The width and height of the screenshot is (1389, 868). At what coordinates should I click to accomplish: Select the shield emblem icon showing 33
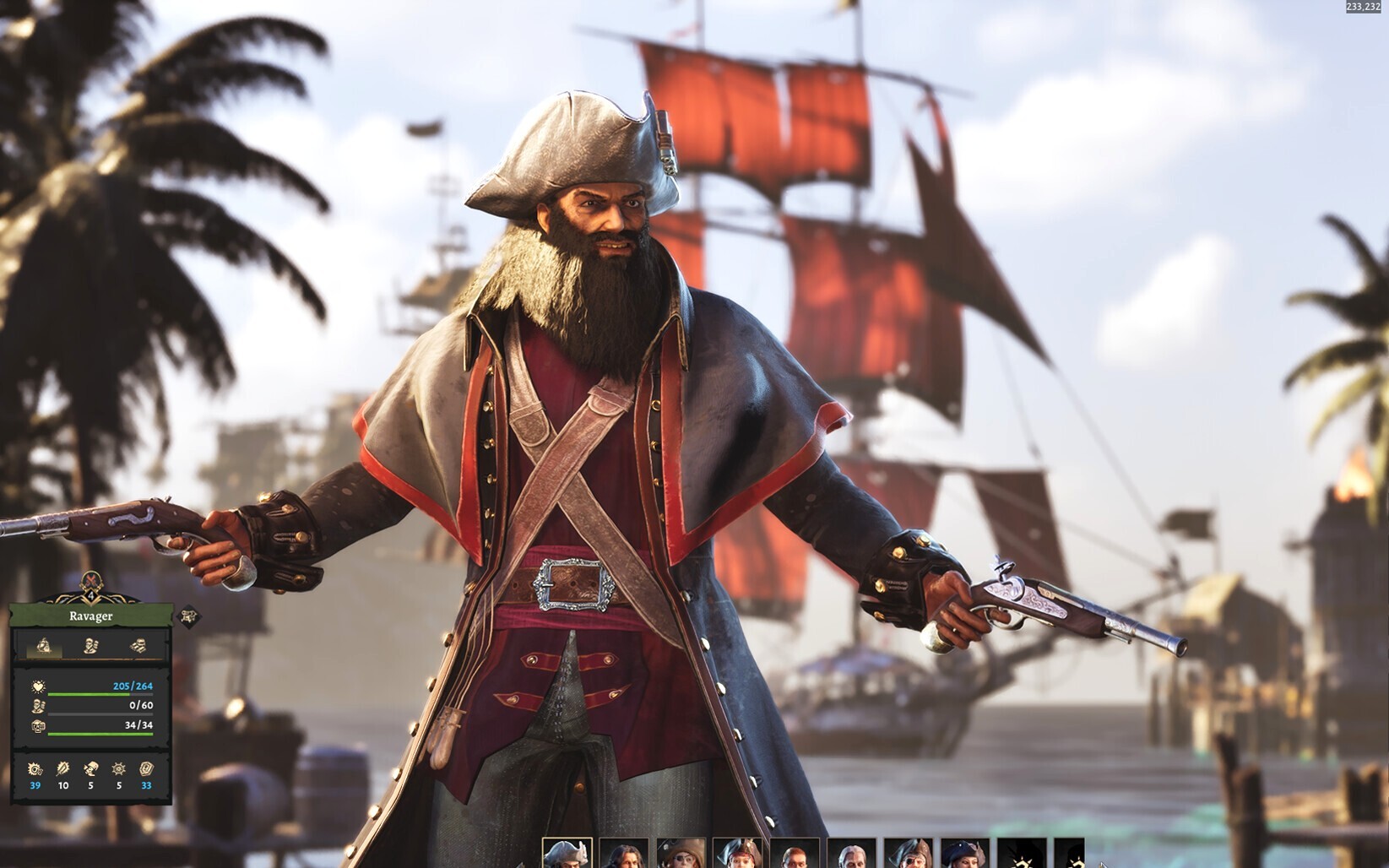[x=145, y=768]
